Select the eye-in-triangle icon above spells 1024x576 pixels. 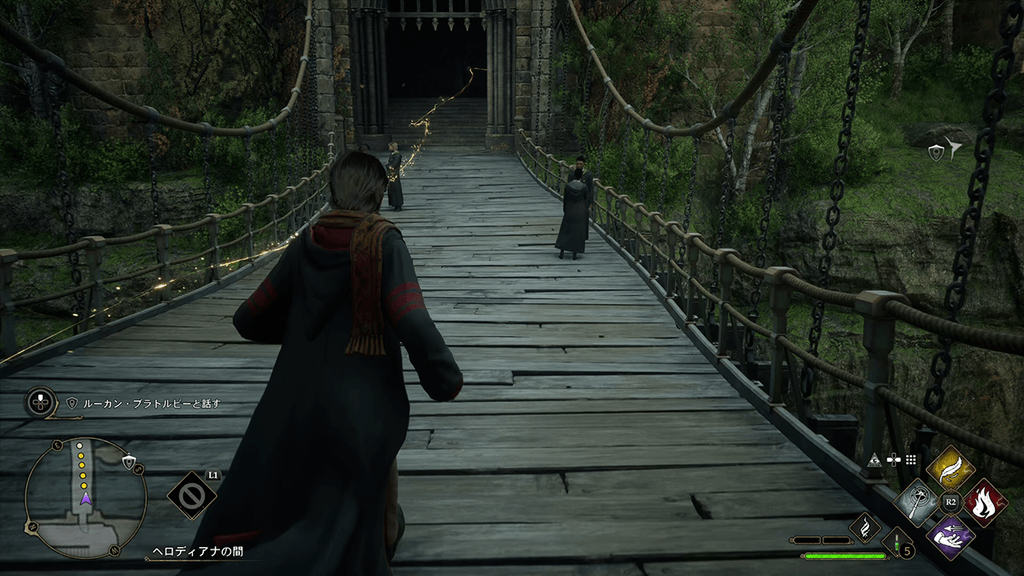[x=874, y=459]
